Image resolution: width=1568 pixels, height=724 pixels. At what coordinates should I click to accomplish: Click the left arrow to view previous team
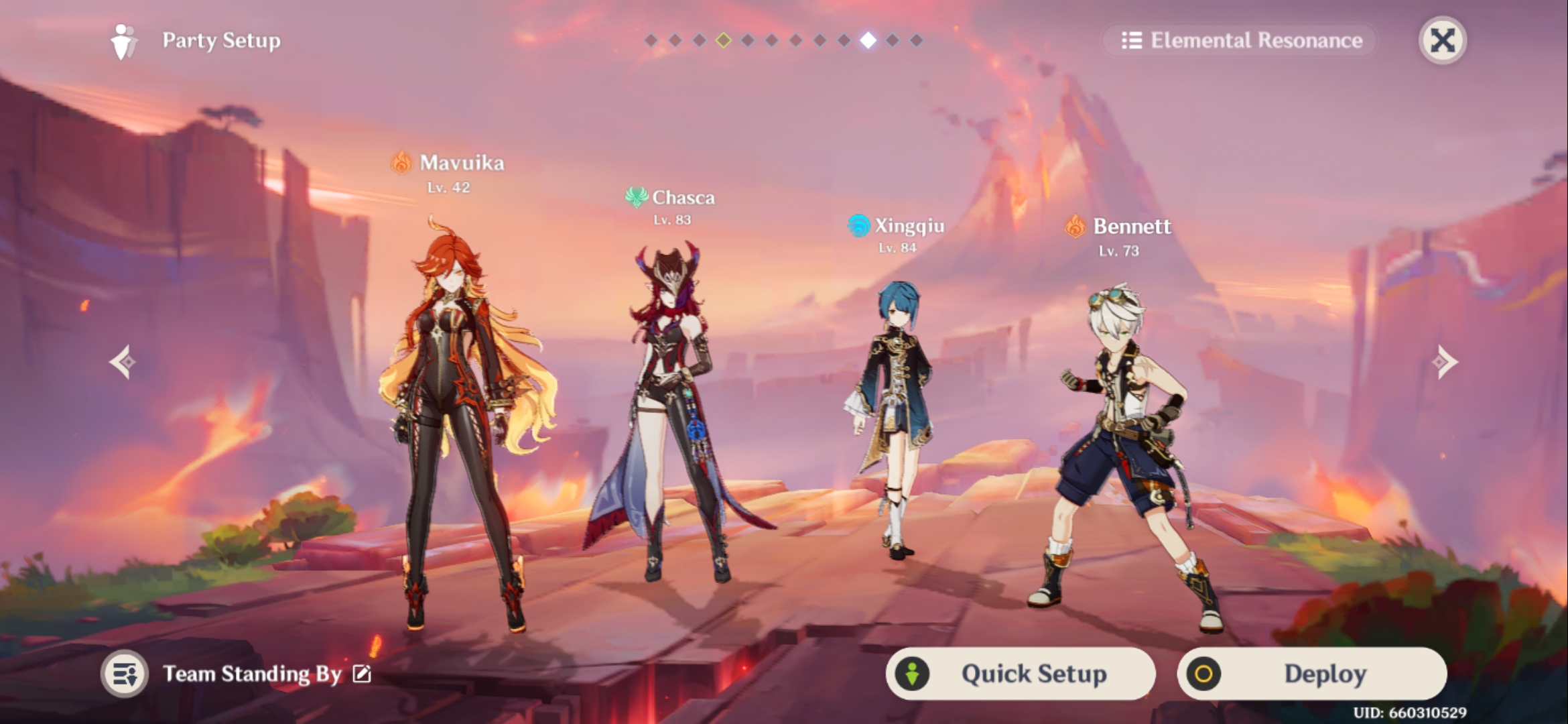123,362
